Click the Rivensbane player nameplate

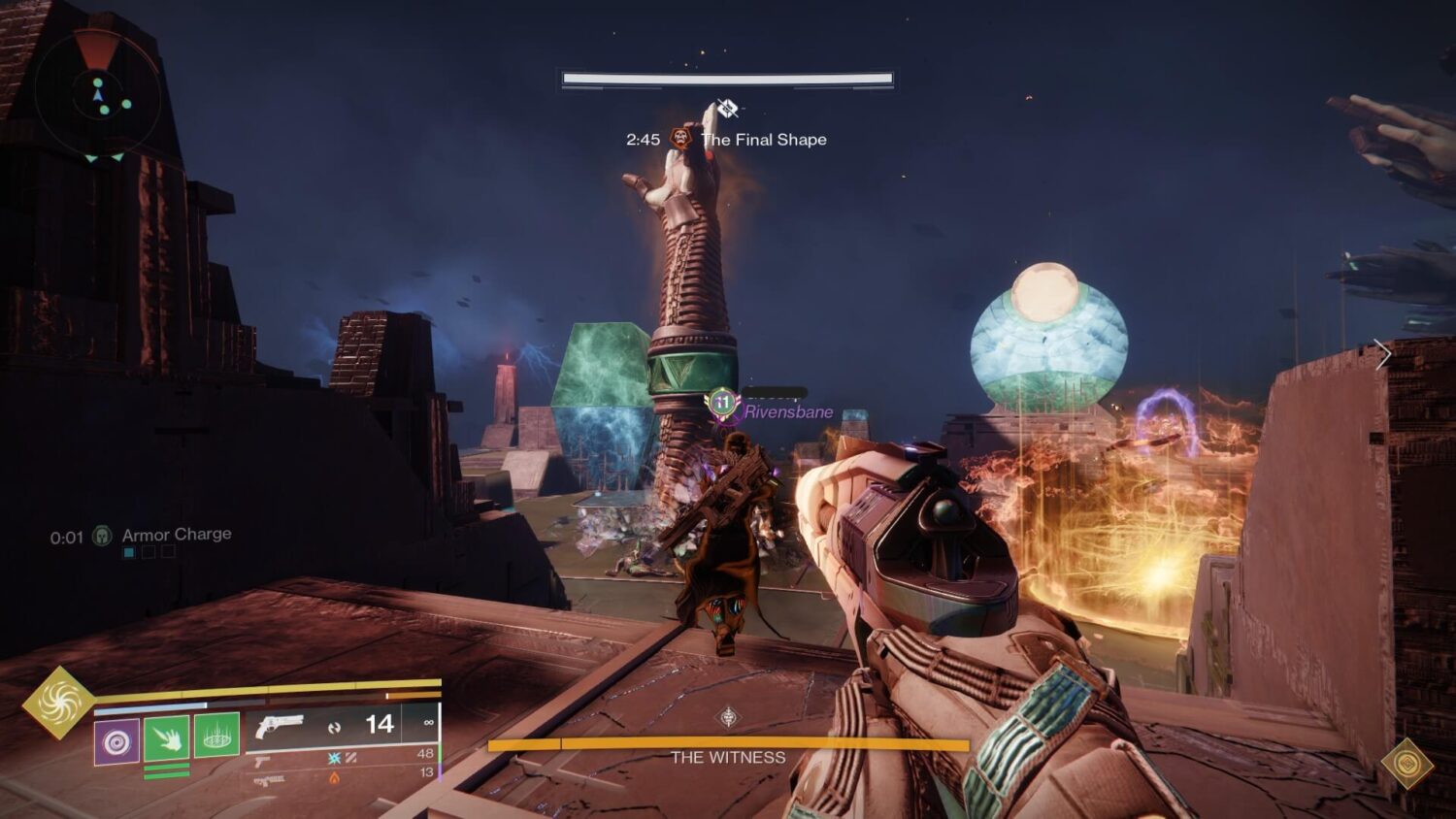coord(787,410)
